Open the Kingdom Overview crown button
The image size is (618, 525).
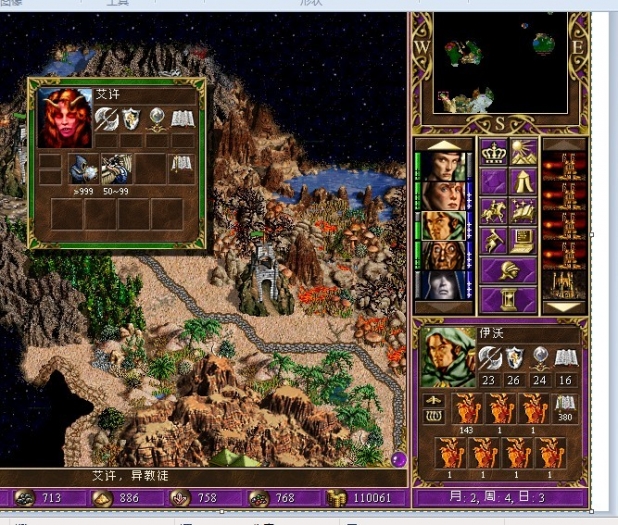pyautogui.click(x=495, y=152)
